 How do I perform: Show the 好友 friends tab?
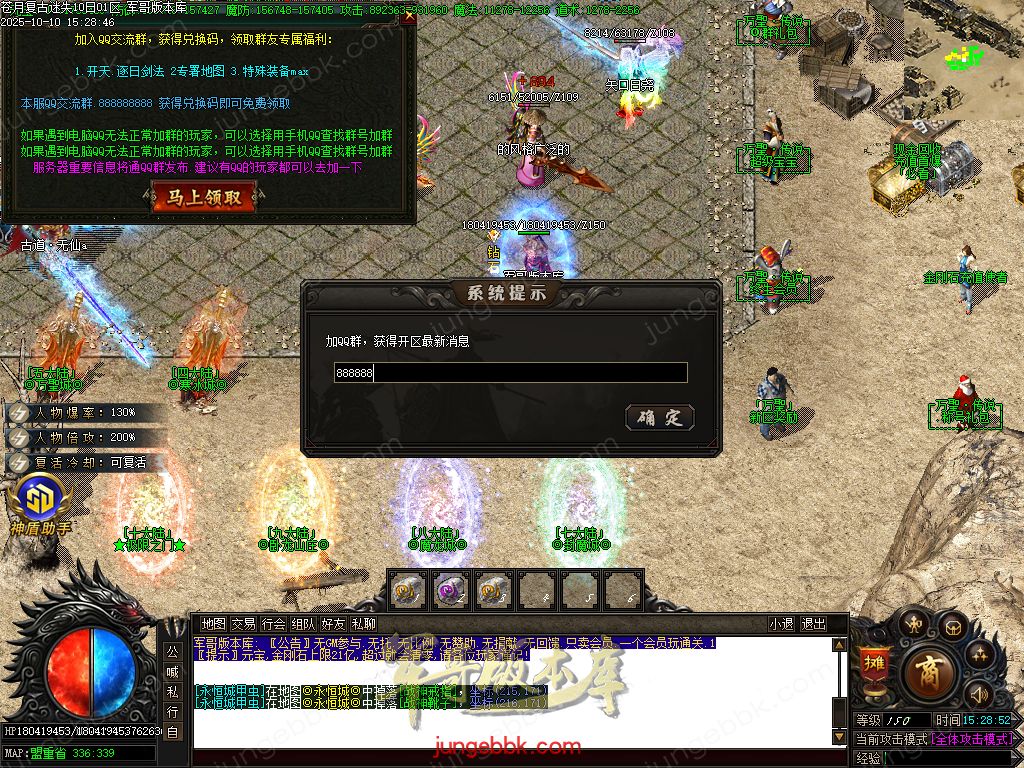point(333,624)
